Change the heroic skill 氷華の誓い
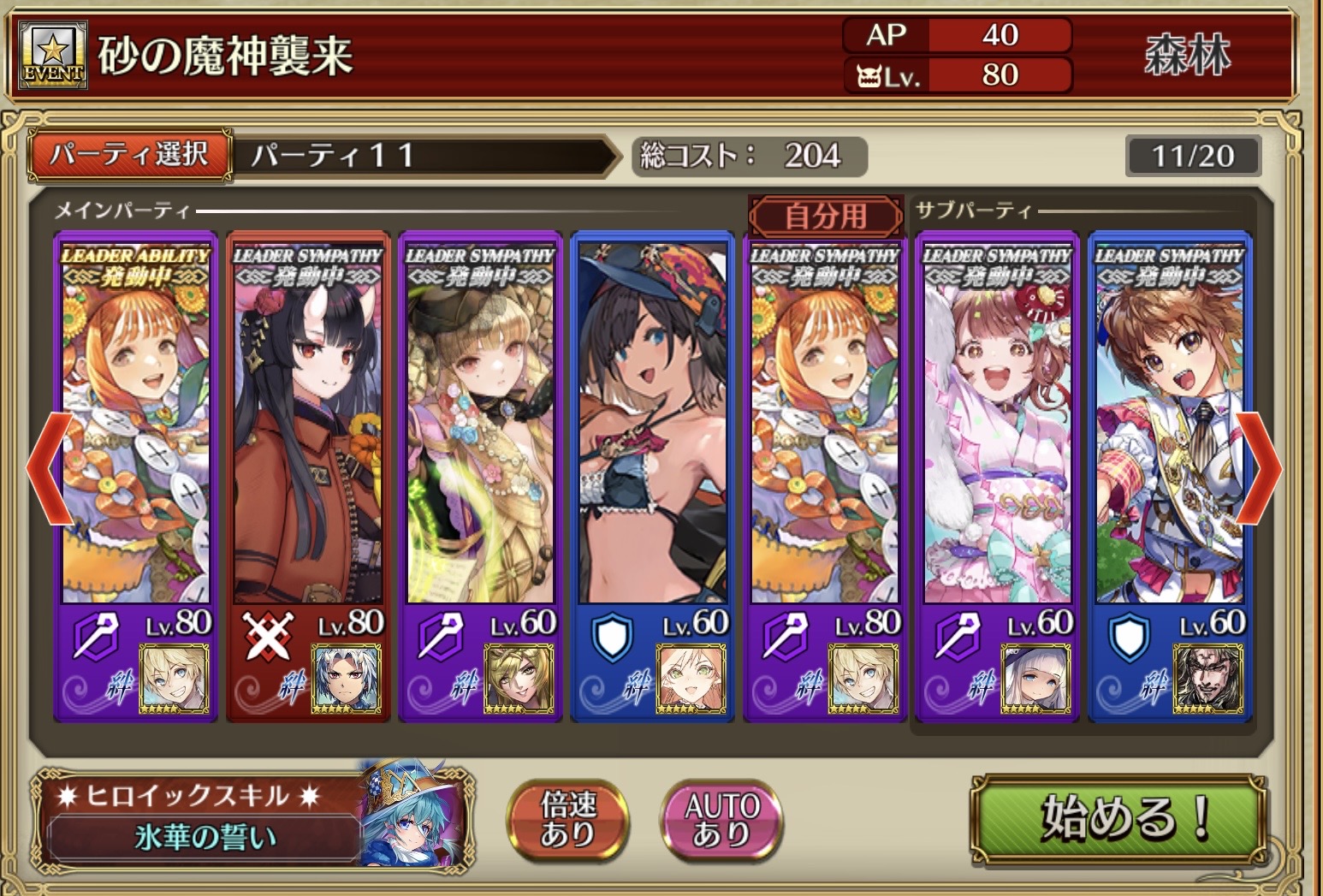Image resolution: width=1323 pixels, height=896 pixels. (205, 835)
